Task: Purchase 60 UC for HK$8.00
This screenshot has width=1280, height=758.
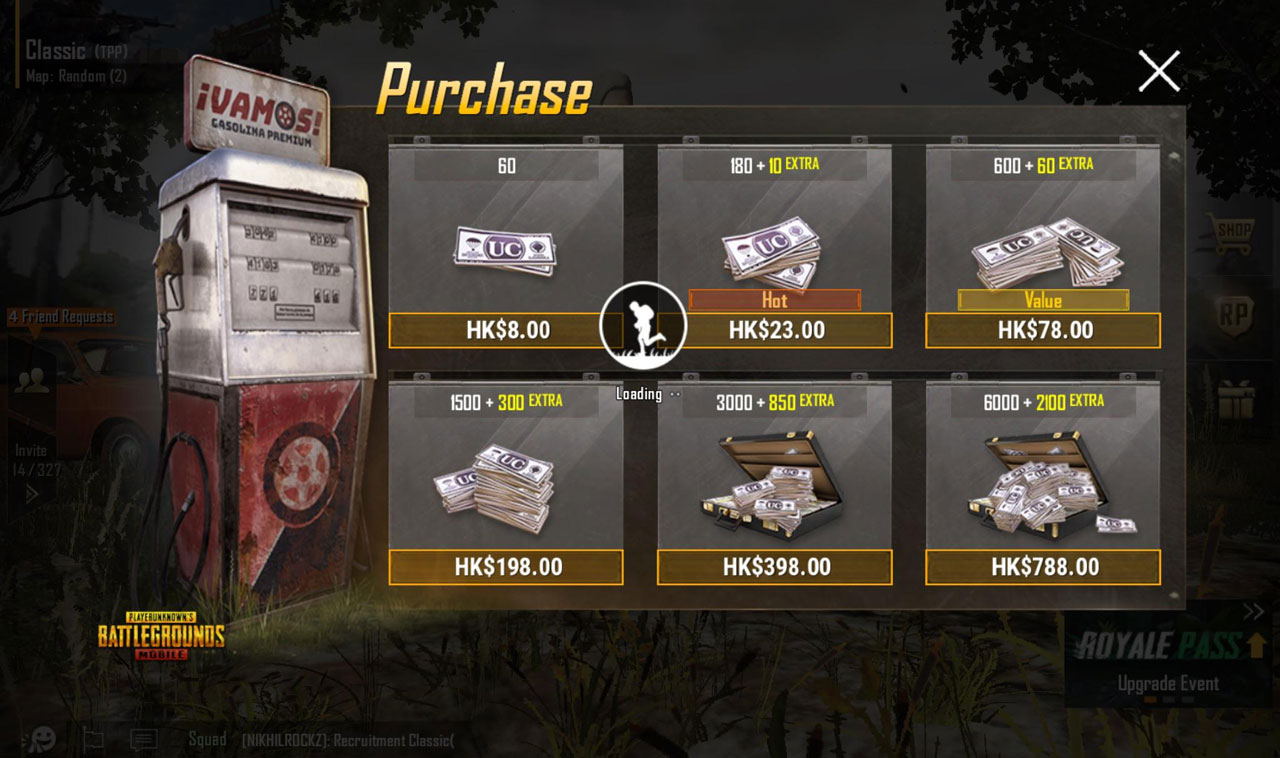Action: pos(506,330)
